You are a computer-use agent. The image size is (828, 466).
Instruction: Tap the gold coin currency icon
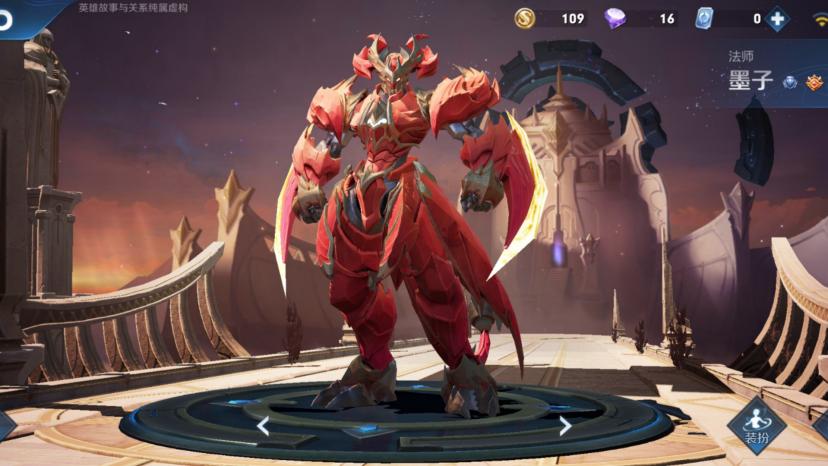coord(525,18)
